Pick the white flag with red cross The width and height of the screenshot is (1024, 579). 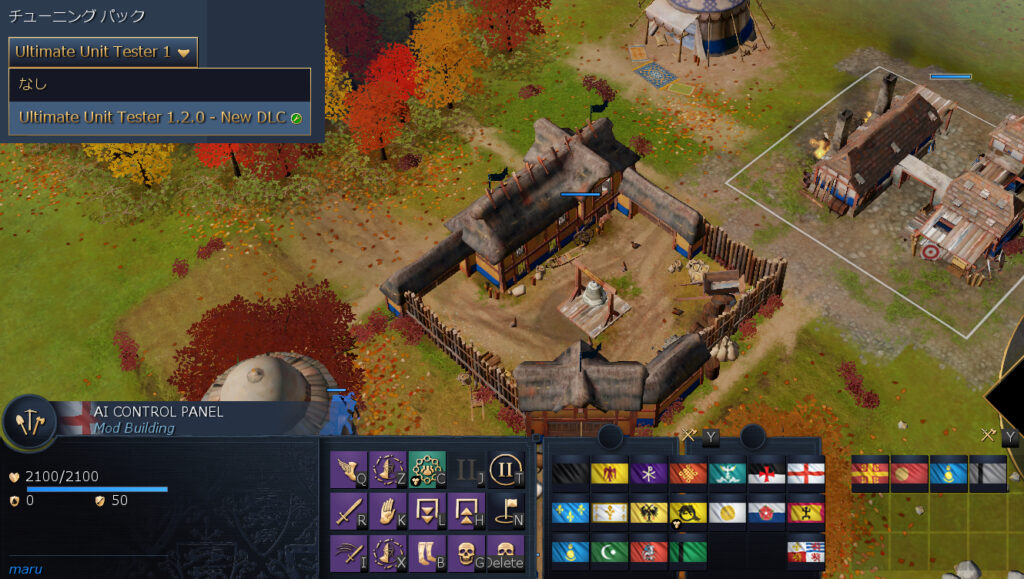click(805, 472)
